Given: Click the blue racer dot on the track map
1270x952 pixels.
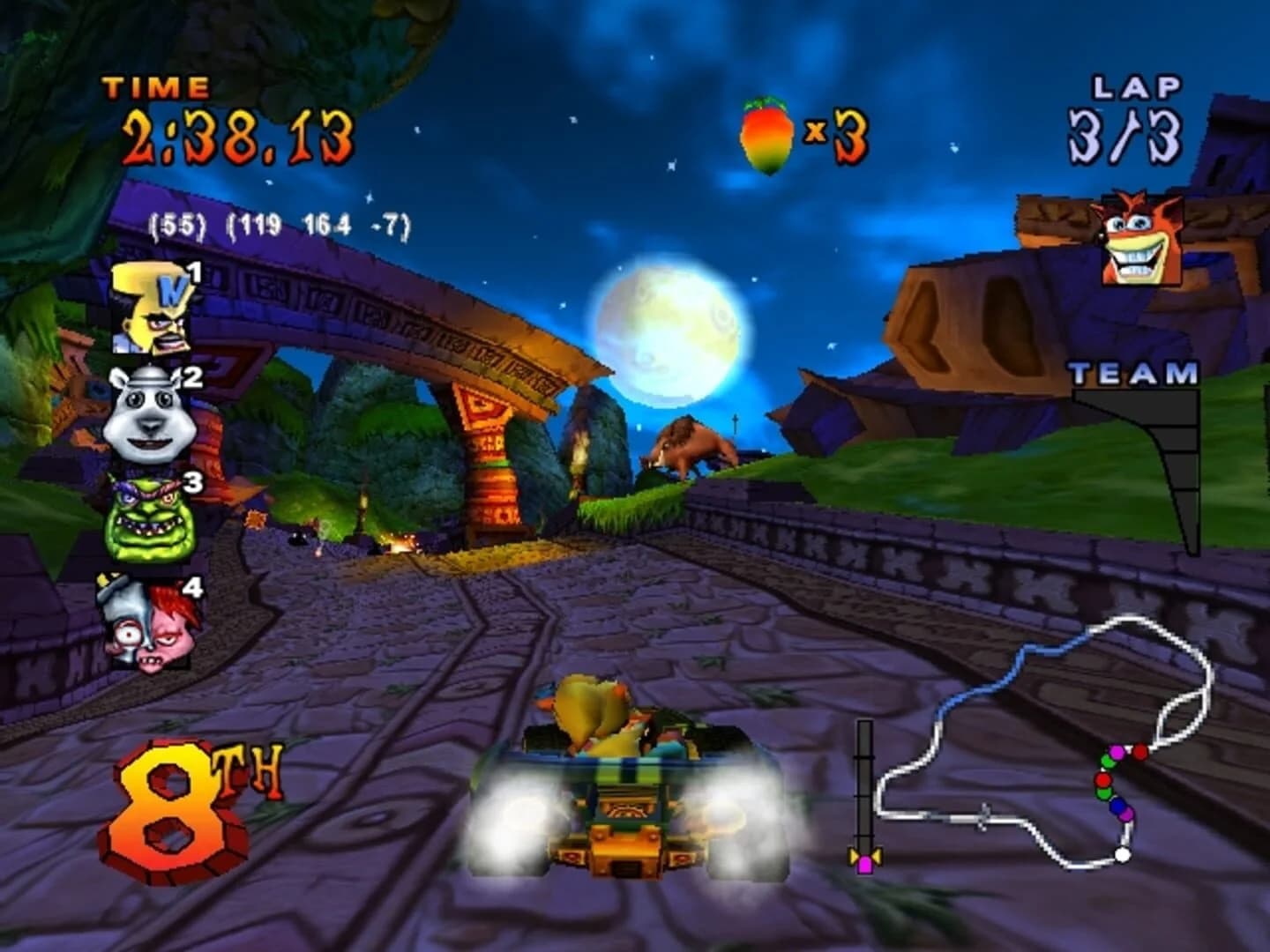Looking at the screenshot, I should click(x=1117, y=806).
